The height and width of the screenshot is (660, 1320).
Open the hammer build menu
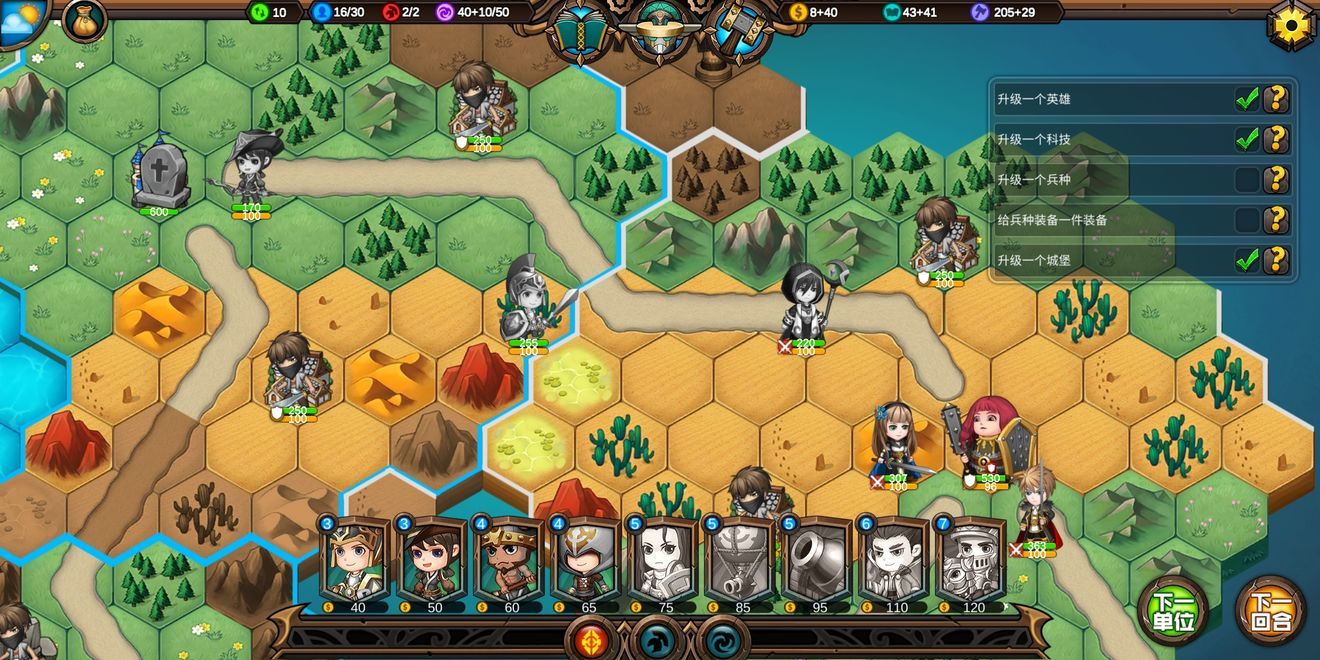737,30
